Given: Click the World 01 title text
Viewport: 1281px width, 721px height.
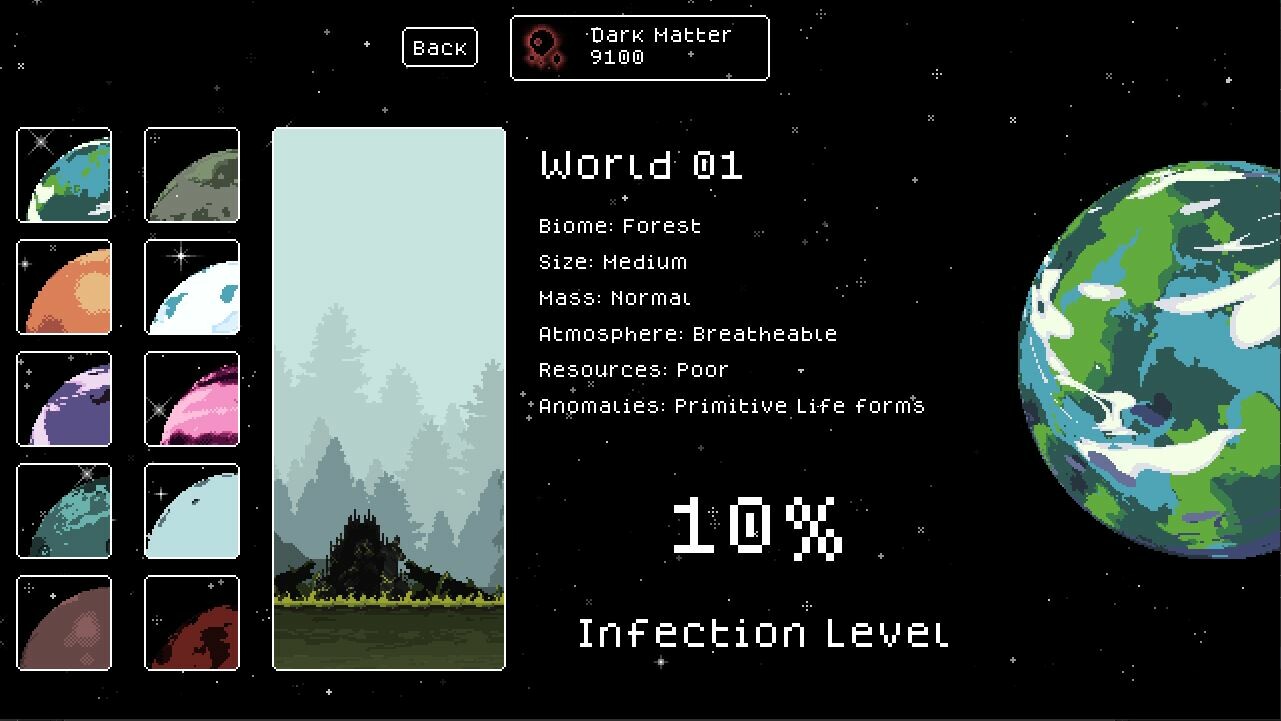Looking at the screenshot, I should [x=640, y=165].
